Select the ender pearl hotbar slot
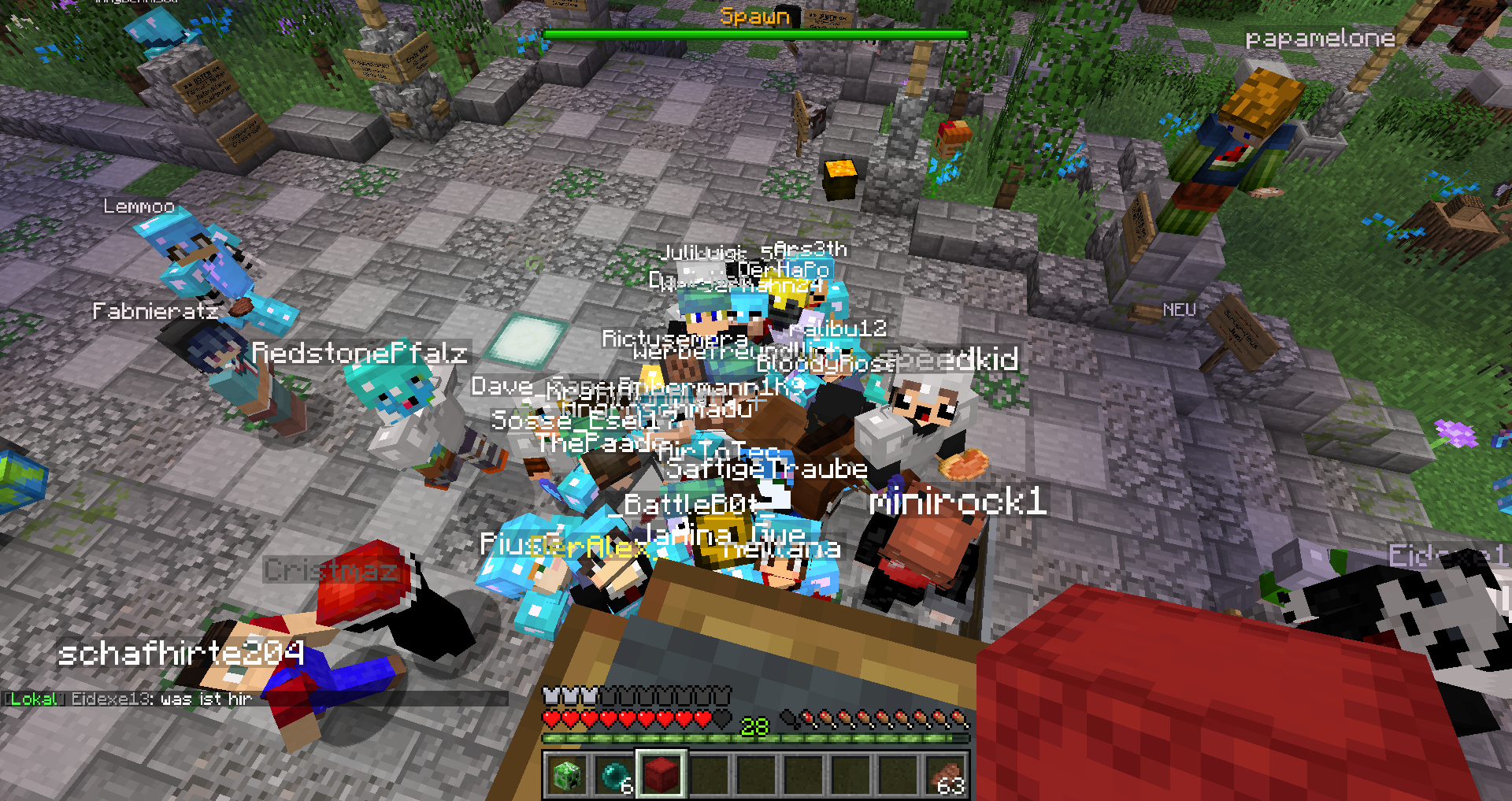Image resolution: width=1512 pixels, height=801 pixels. (x=614, y=775)
